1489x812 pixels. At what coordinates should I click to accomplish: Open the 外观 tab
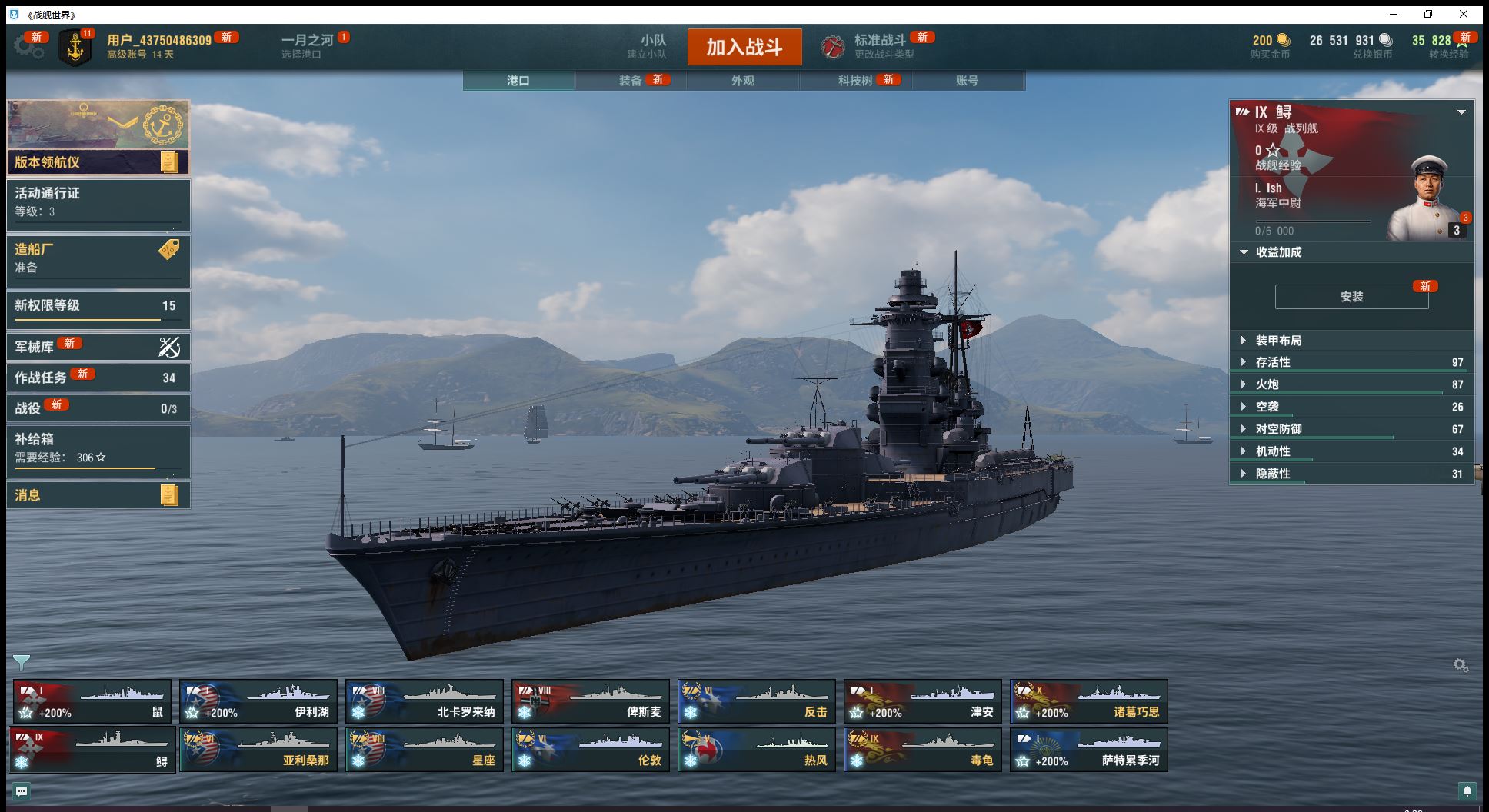point(742,81)
